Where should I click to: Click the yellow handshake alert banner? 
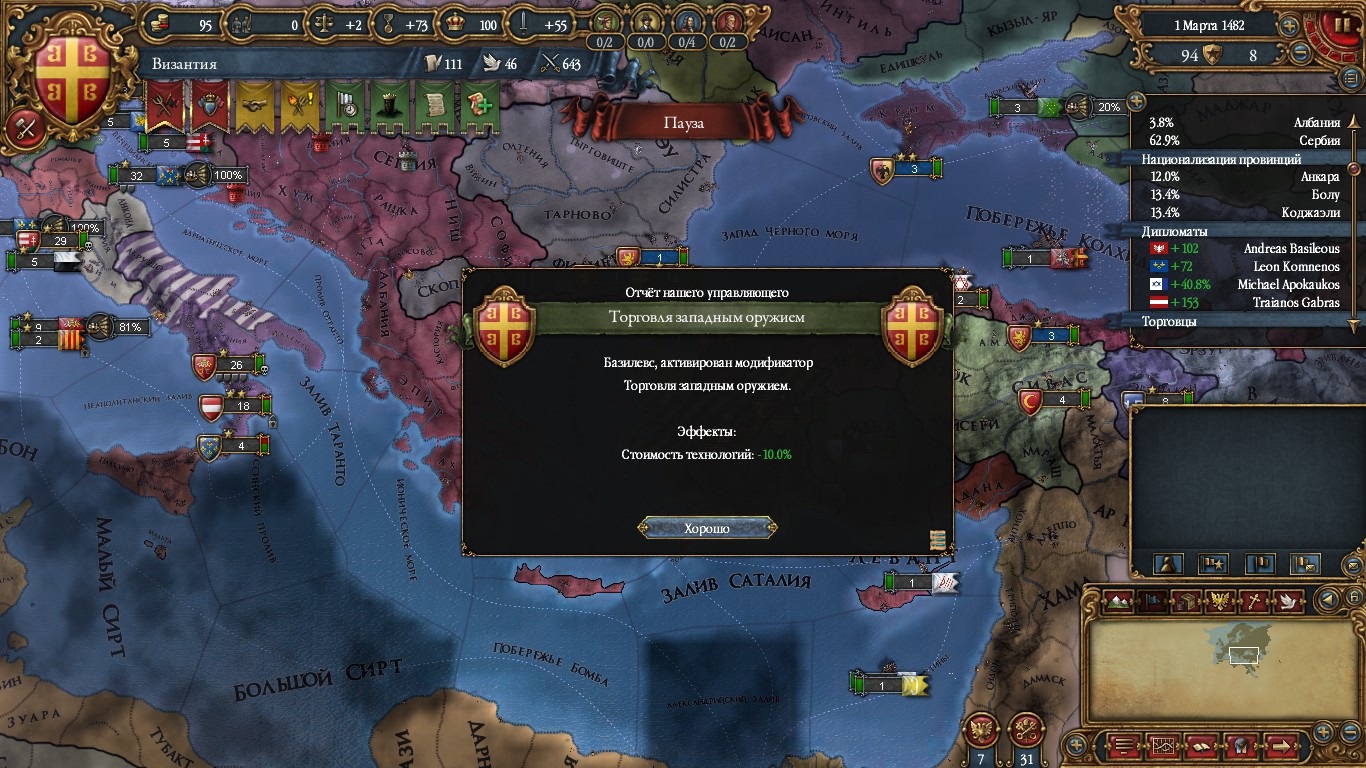[x=254, y=106]
